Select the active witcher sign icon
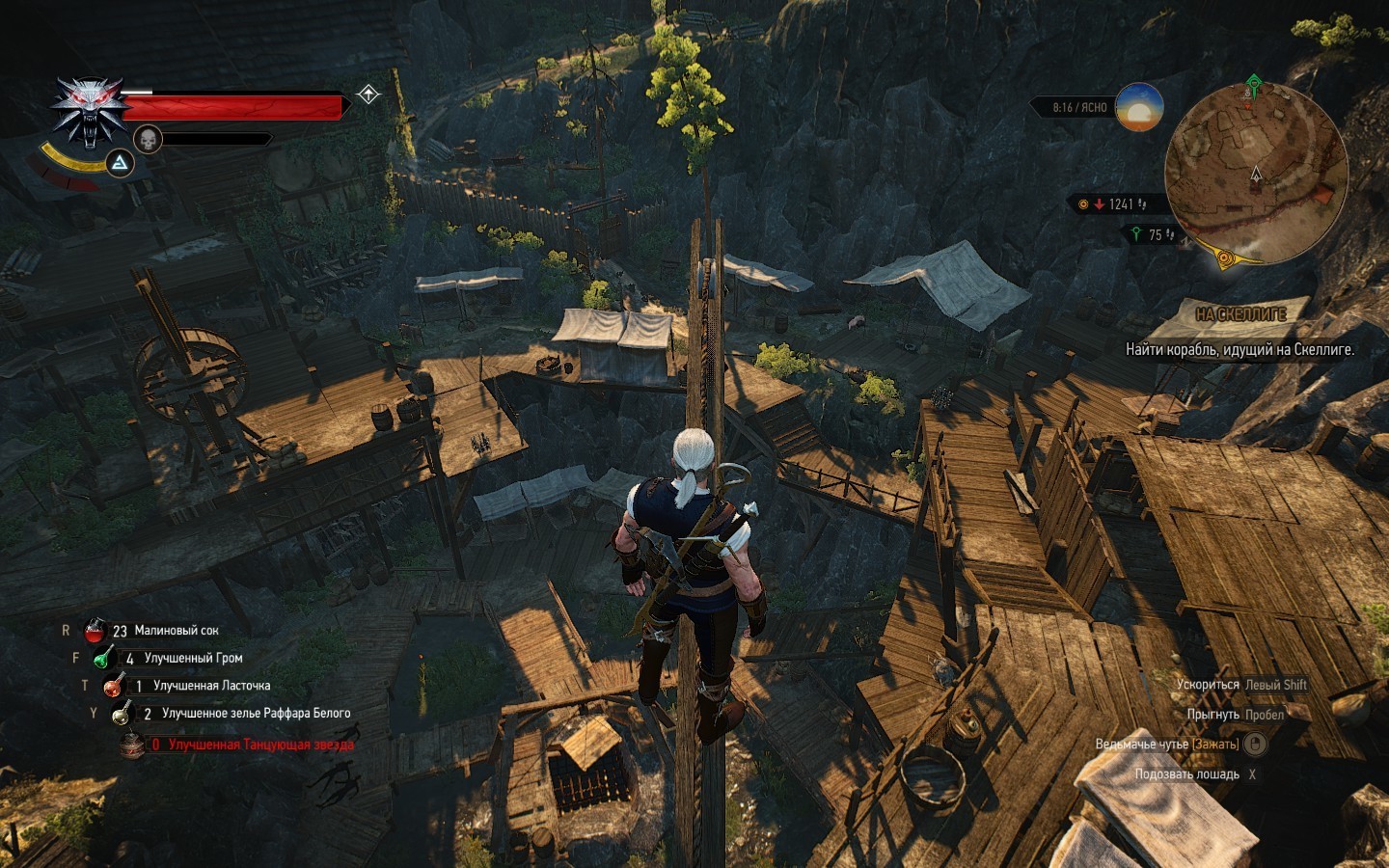The height and width of the screenshot is (868, 1389). [x=119, y=163]
